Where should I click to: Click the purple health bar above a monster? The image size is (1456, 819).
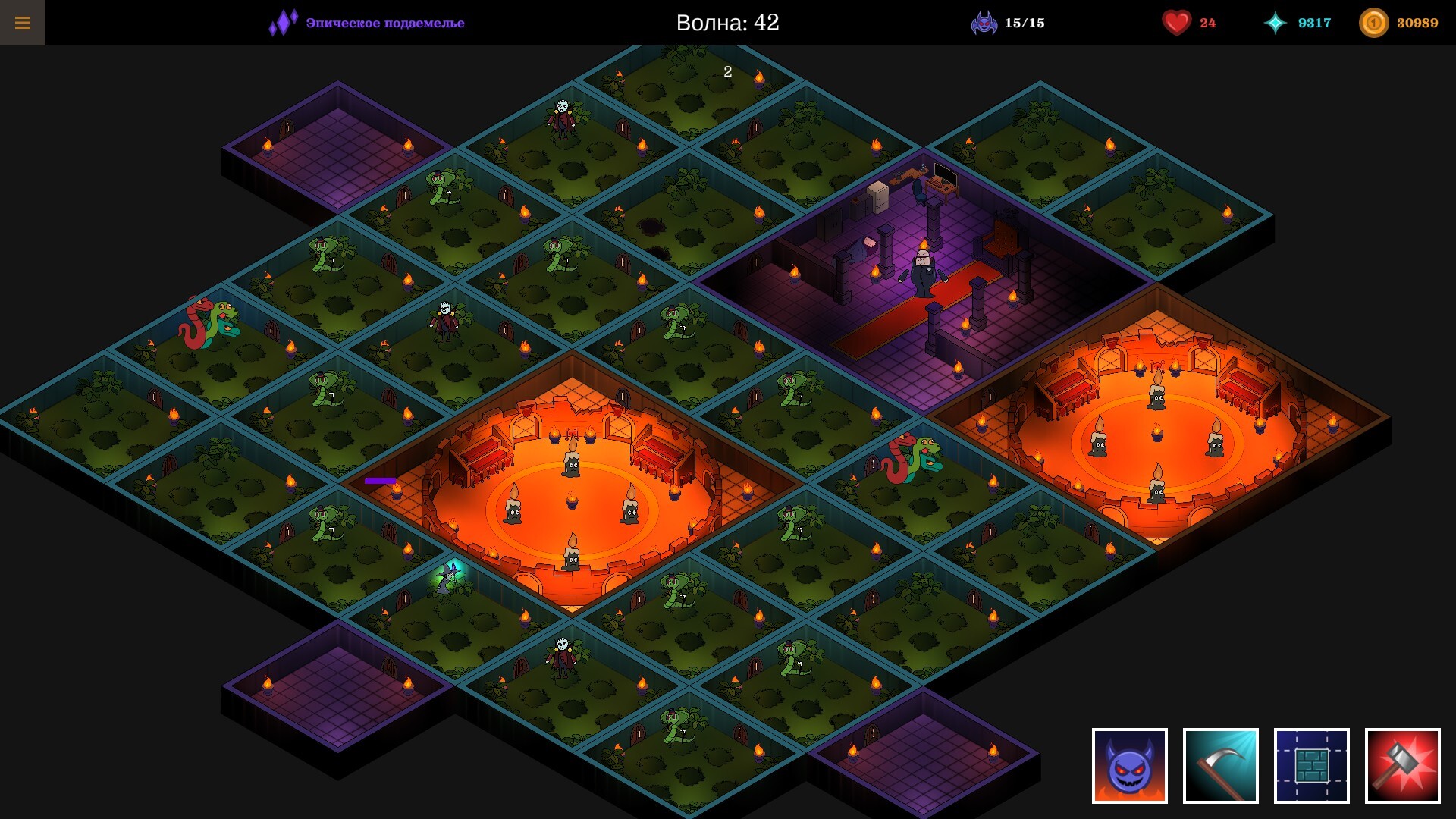point(379,481)
